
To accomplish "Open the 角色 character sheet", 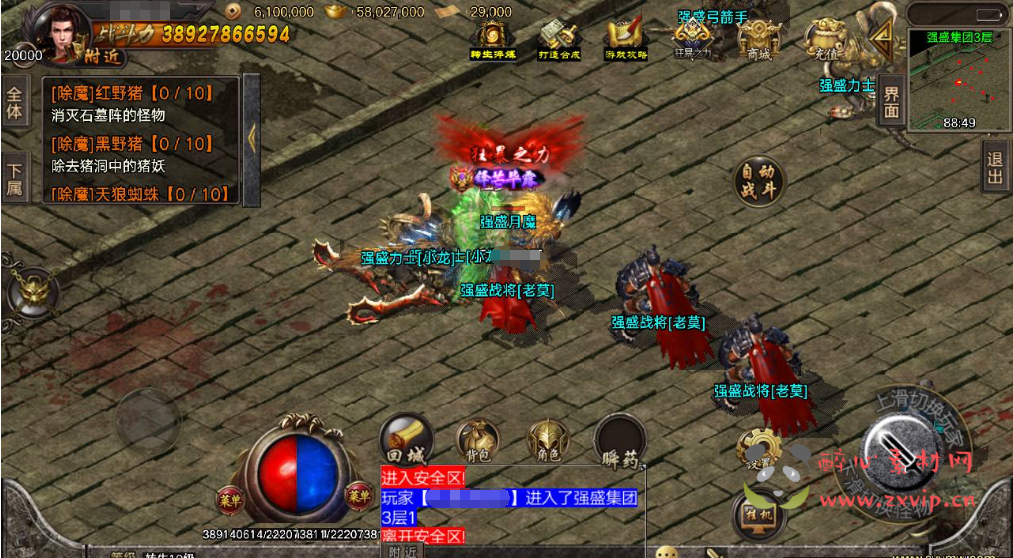I will coord(549,441).
